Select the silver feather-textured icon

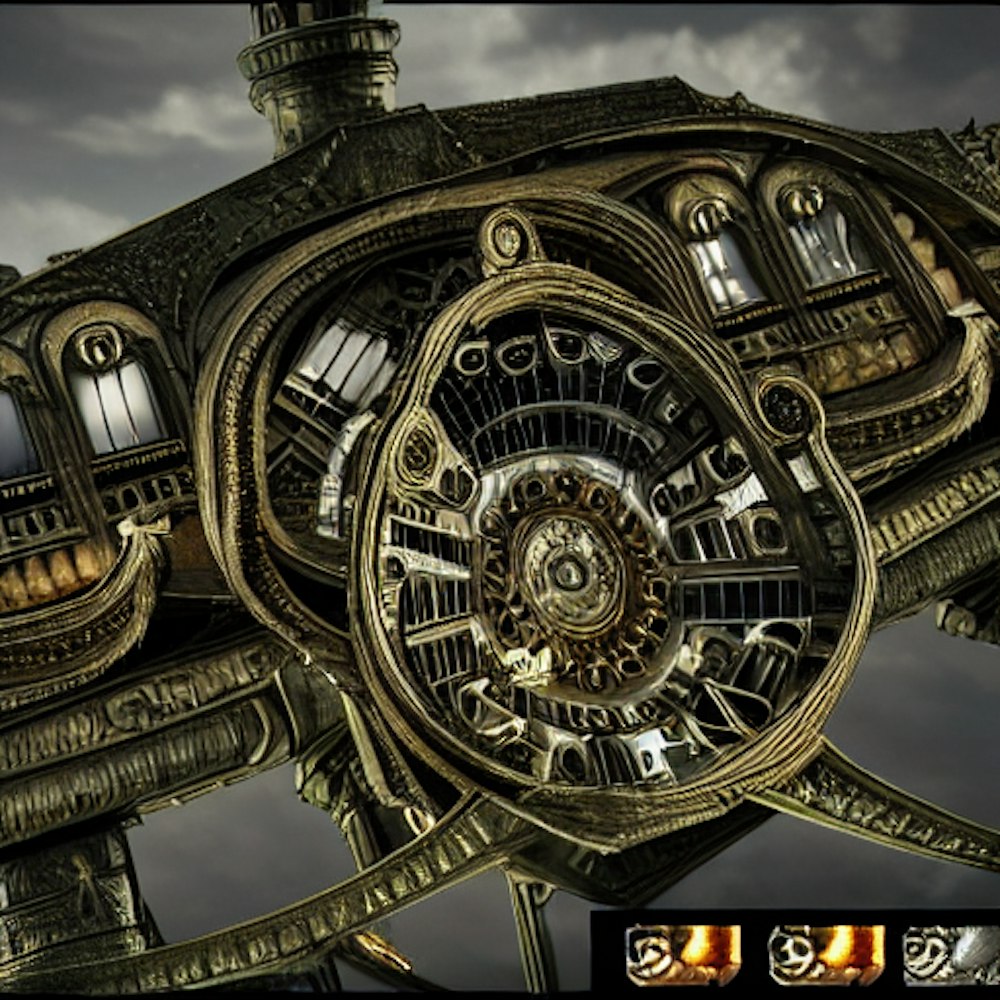(952, 954)
